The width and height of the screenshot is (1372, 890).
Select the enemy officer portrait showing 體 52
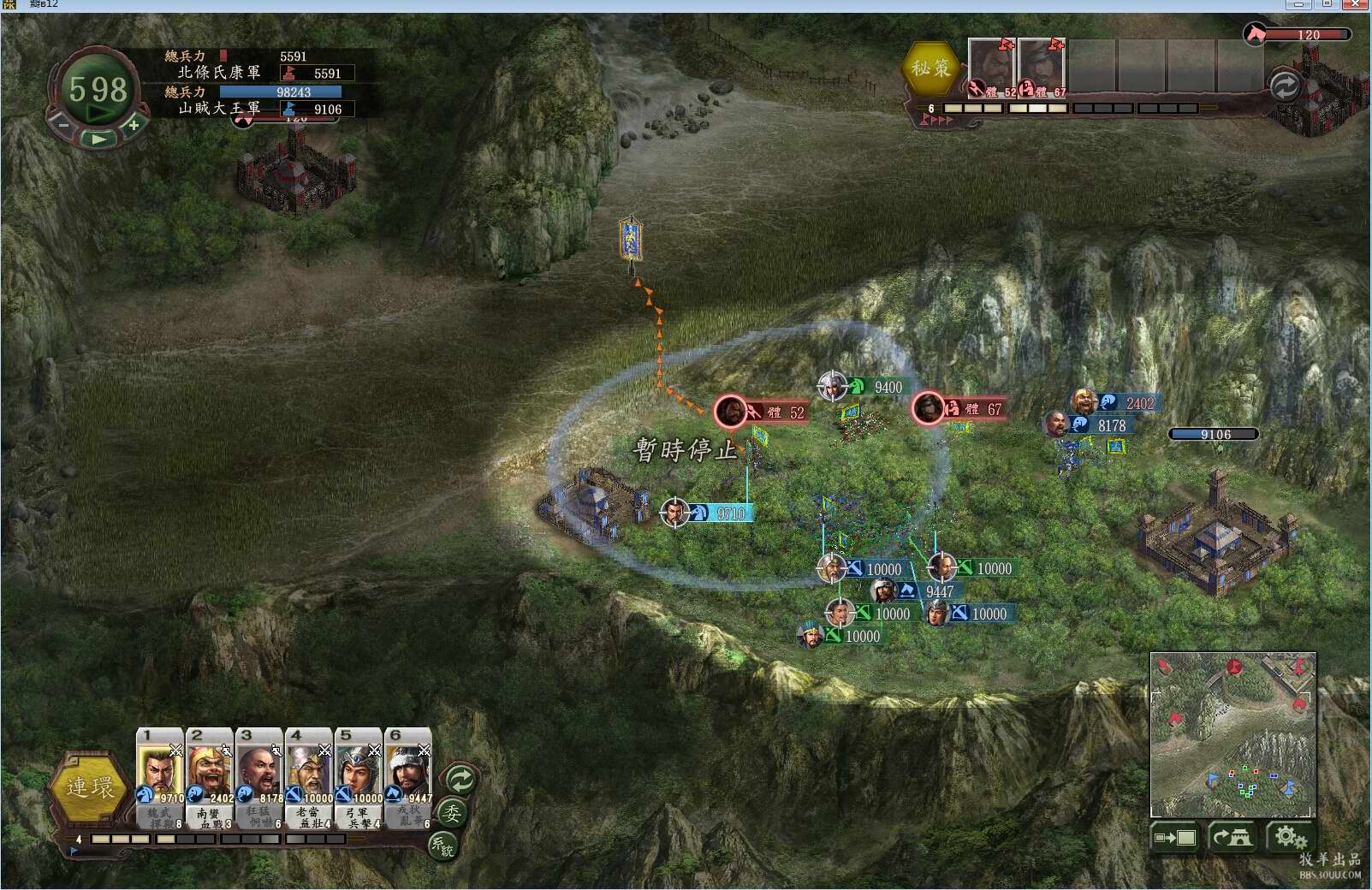pyautogui.click(x=991, y=67)
